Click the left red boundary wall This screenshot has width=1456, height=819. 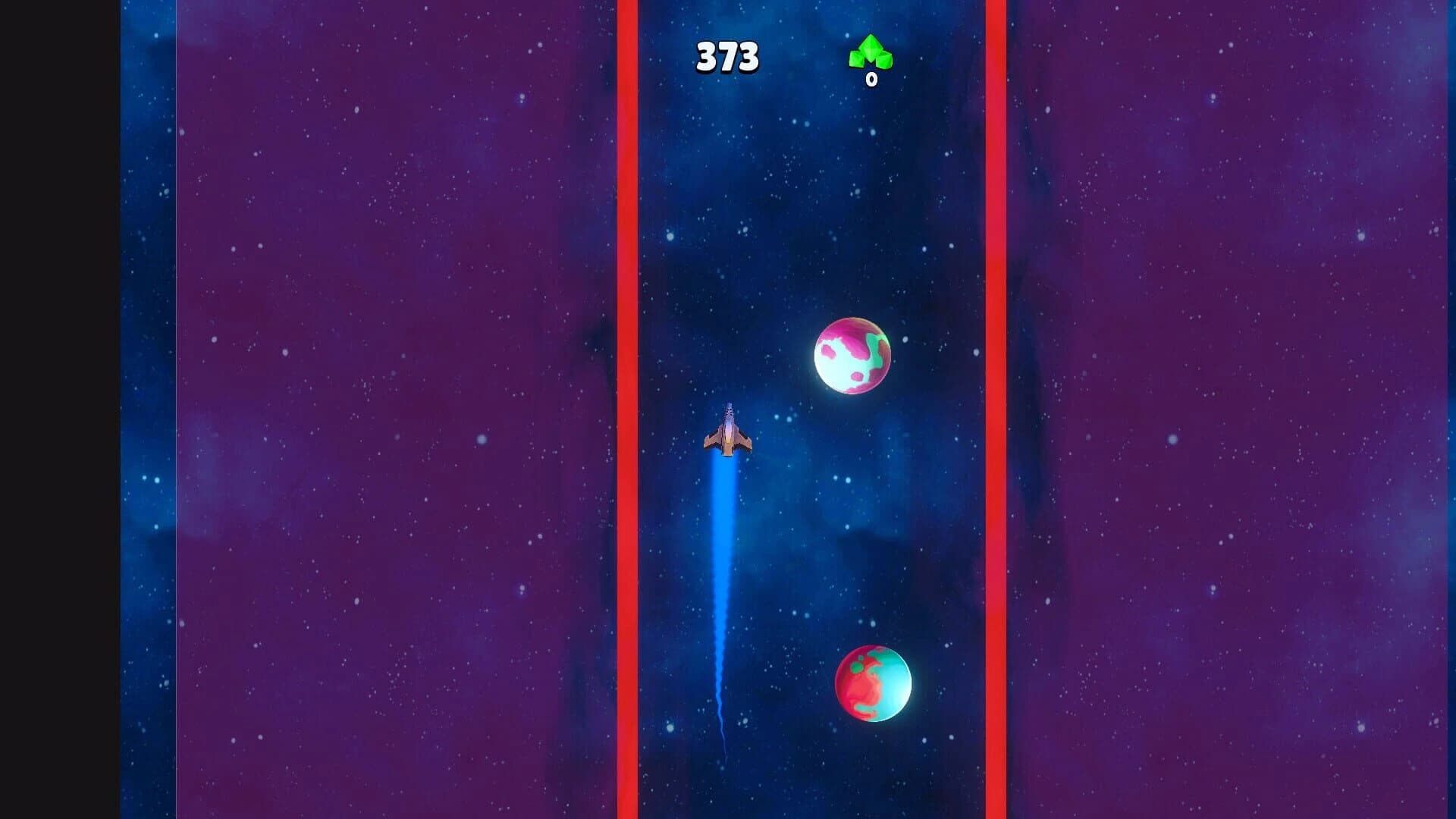click(x=626, y=409)
